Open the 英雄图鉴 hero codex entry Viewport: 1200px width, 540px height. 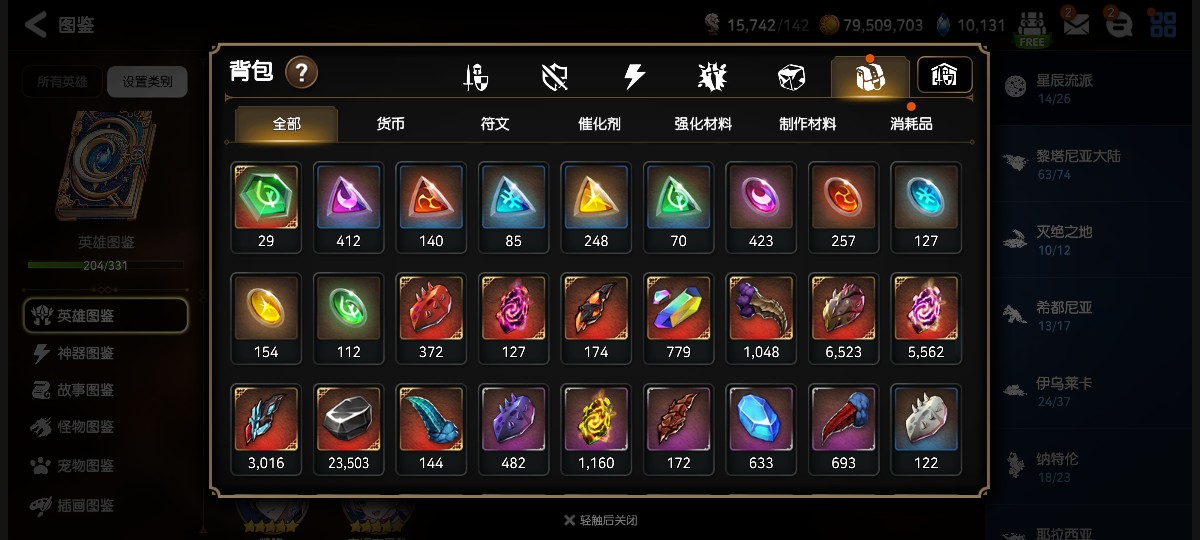[105, 316]
